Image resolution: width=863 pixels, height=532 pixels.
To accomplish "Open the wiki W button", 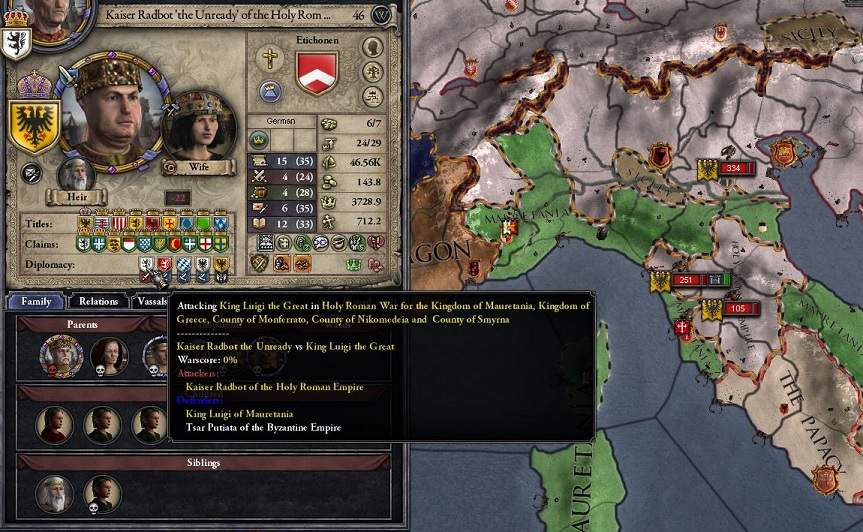I will click(x=381, y=15).
